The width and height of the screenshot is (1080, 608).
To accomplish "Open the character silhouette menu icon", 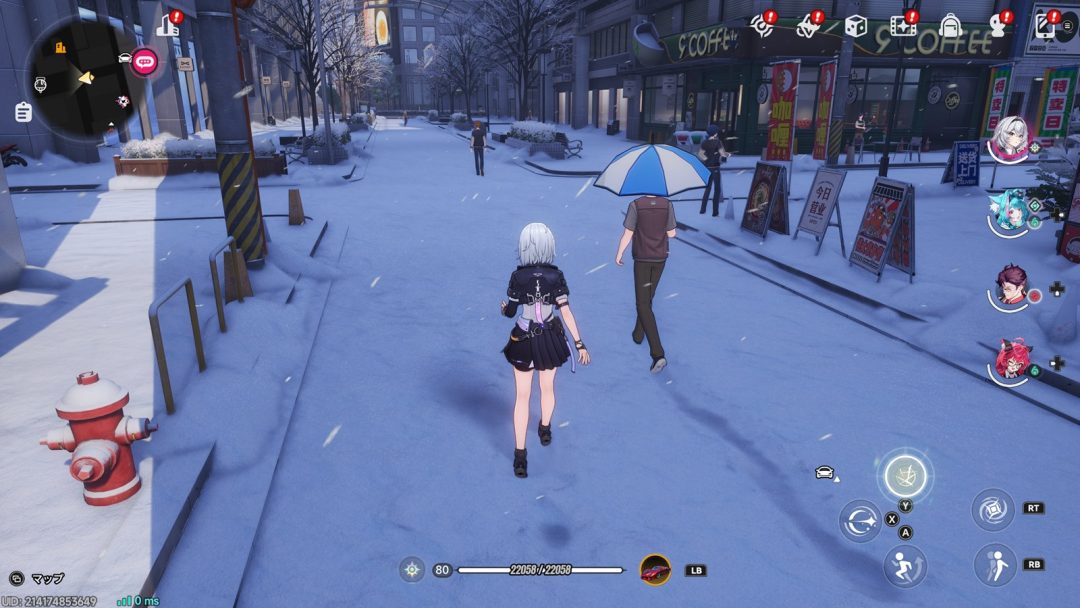I will click(998, 26).
